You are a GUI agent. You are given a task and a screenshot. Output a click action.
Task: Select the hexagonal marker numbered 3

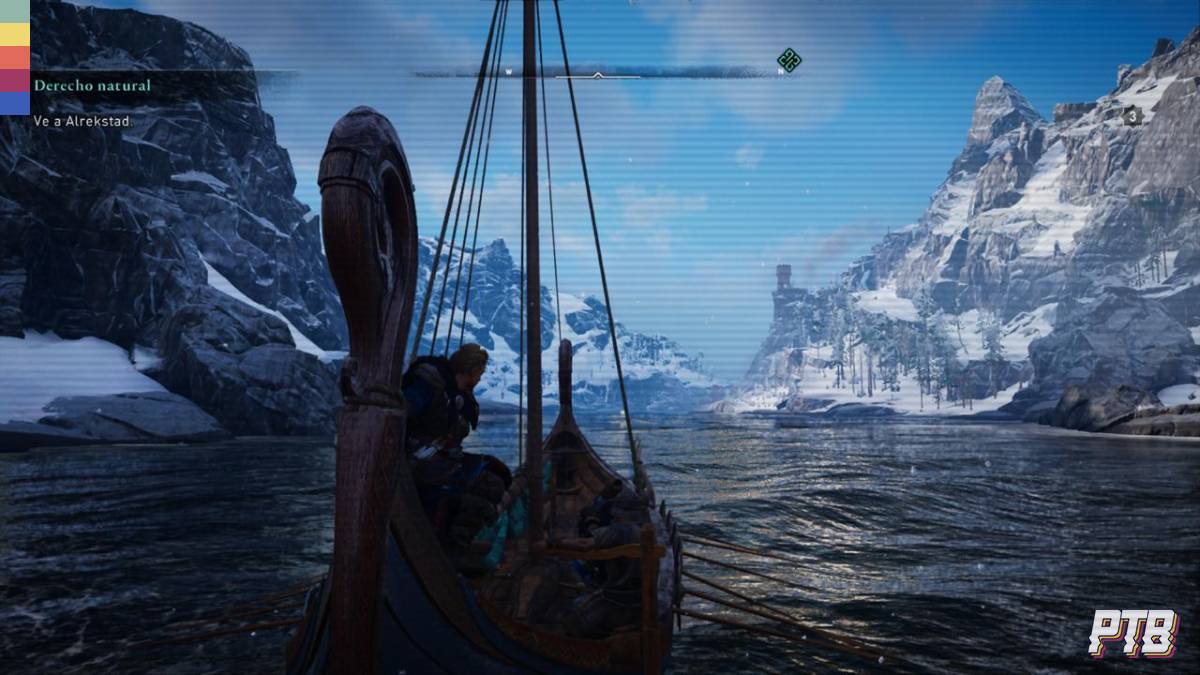click(x=1133, y=116)
